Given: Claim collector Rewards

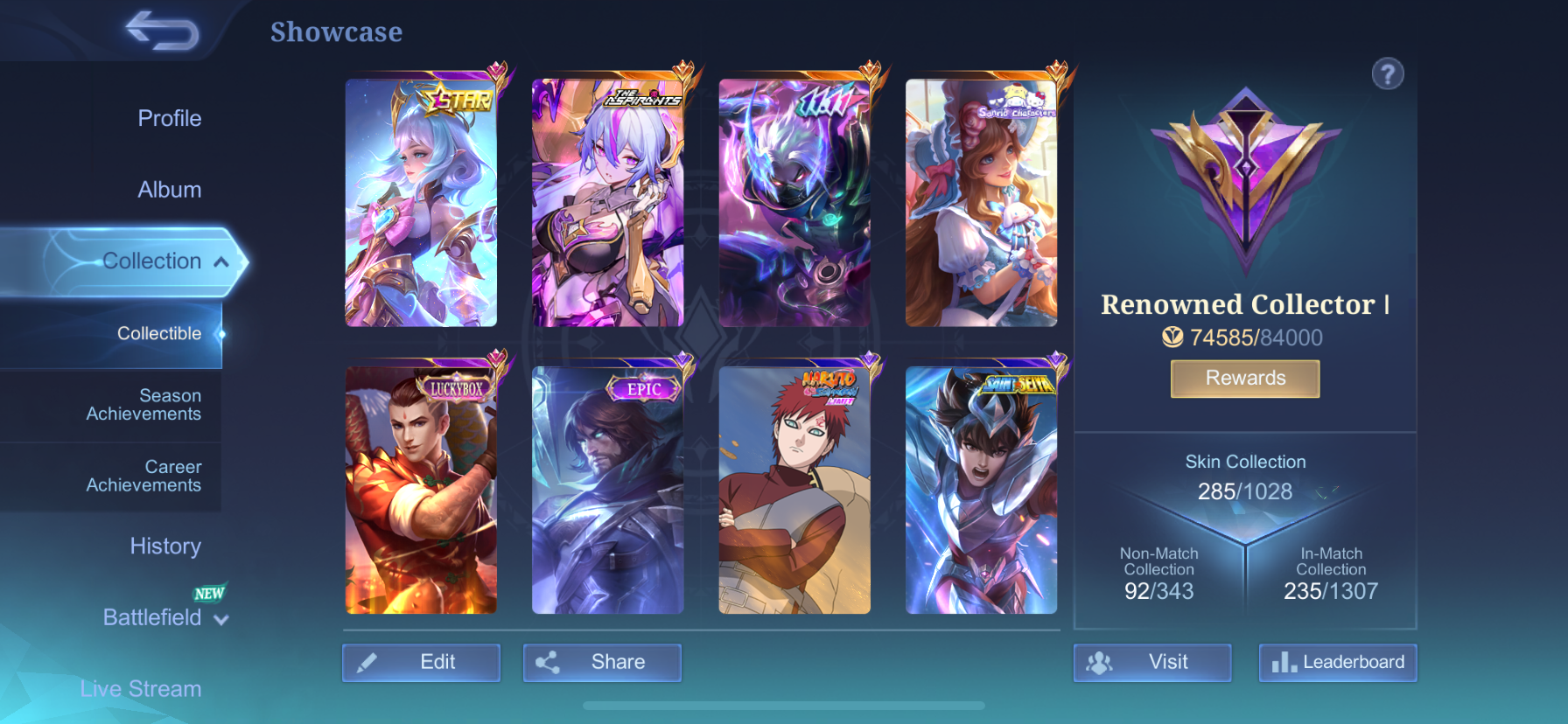Looking at the screenshot, I should click(x=1245, y=379).
